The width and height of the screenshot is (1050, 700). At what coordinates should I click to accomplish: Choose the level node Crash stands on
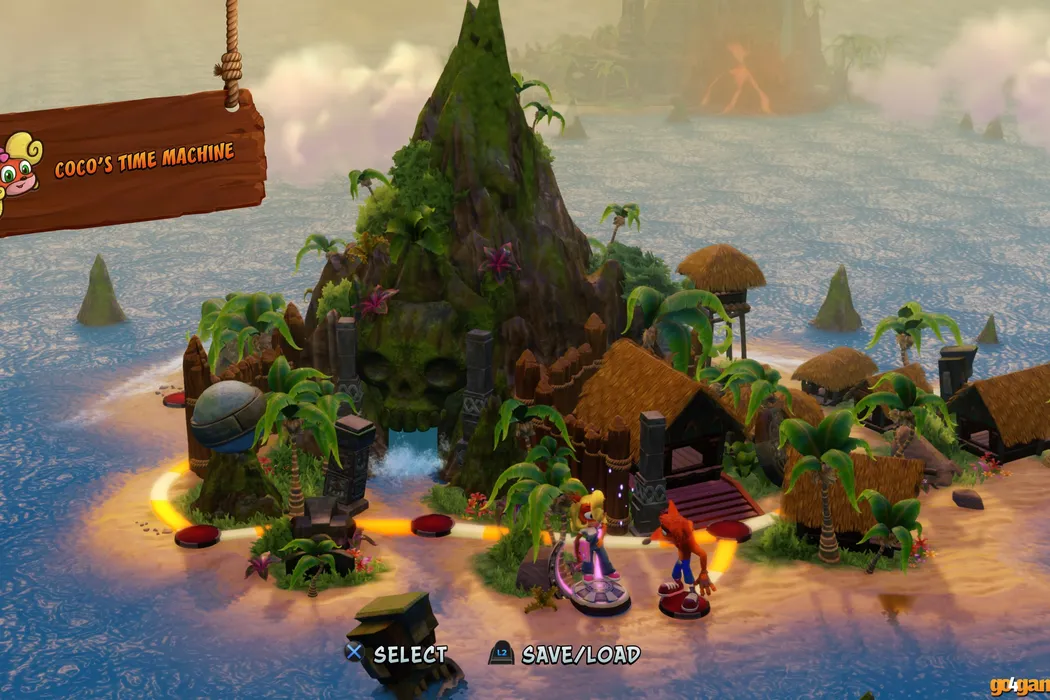coord(684,606)
